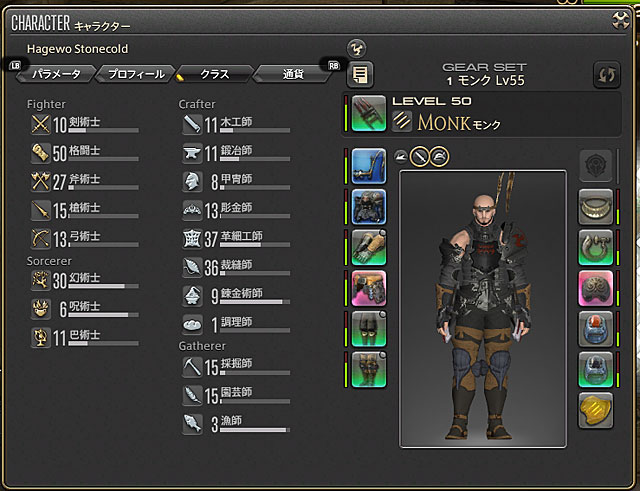Open the プロフィール tab
Screen dimensions: 640x491
coord(135,73)
